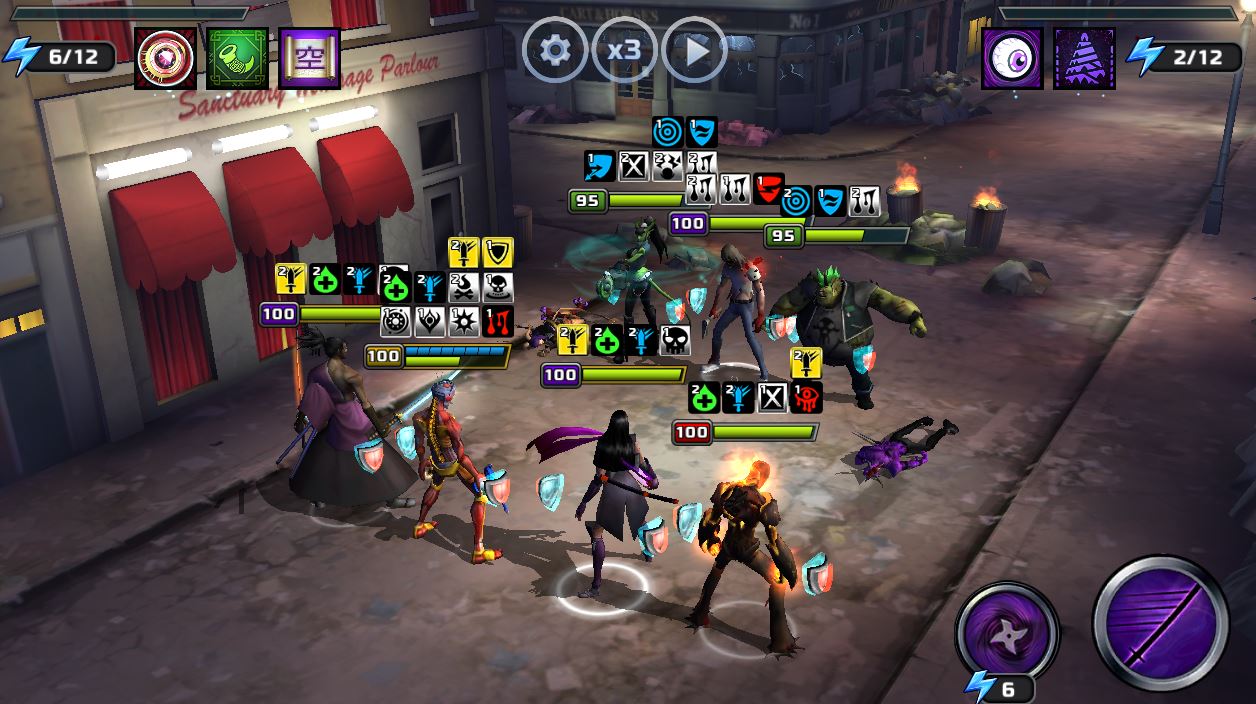
Task: Toggle the x3 battle speed
Action: (624, 50)
